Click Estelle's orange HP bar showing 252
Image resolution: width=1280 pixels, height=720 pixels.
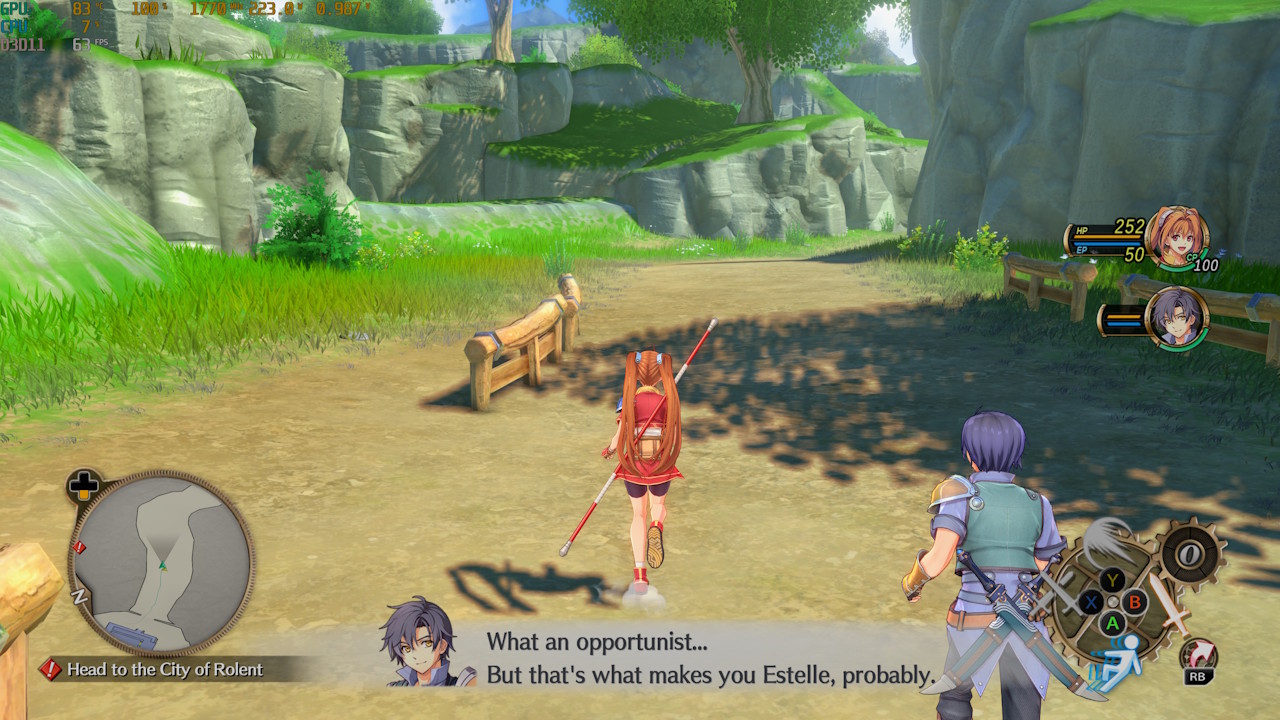[x=1106, y=237]
